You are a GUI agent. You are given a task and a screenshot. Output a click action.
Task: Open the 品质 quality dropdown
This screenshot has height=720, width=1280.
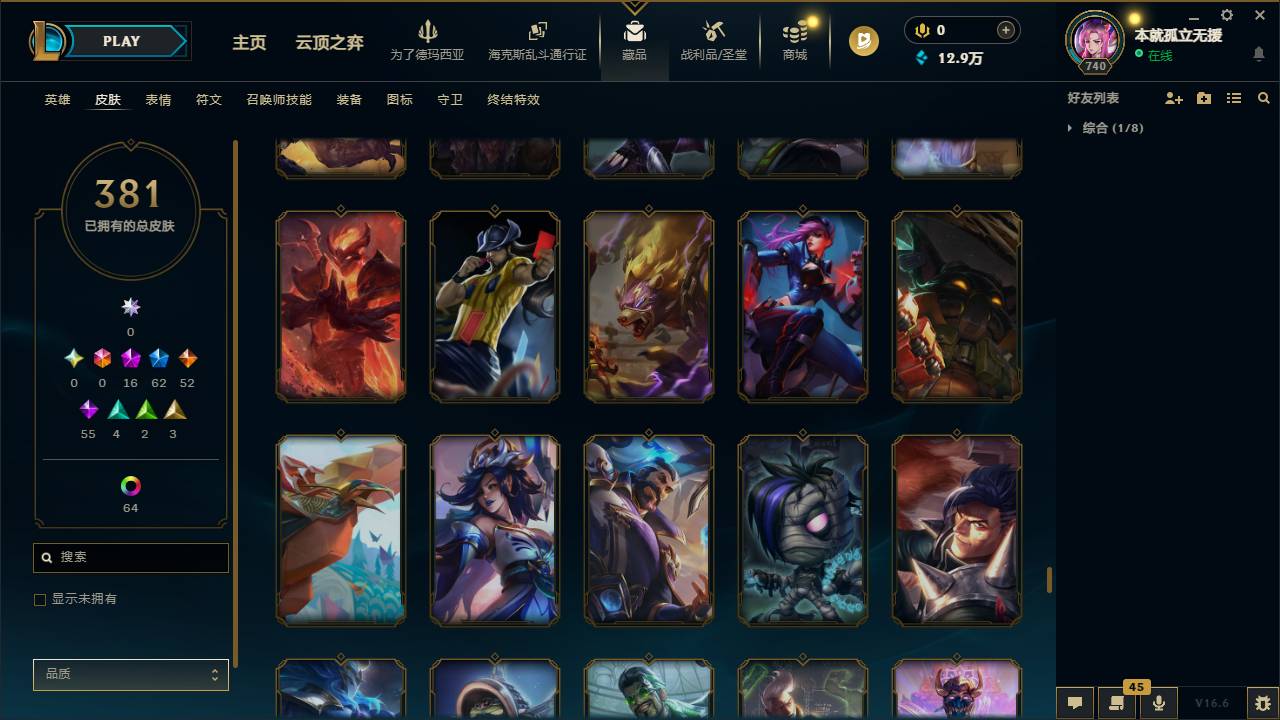coord(130,674)
